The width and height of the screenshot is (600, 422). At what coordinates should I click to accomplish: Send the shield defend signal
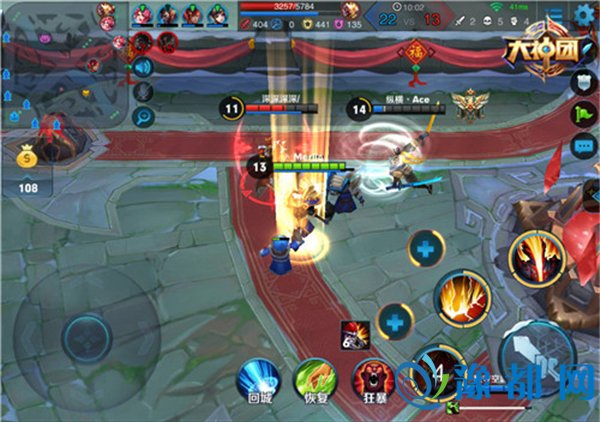[x=584, y=81]
